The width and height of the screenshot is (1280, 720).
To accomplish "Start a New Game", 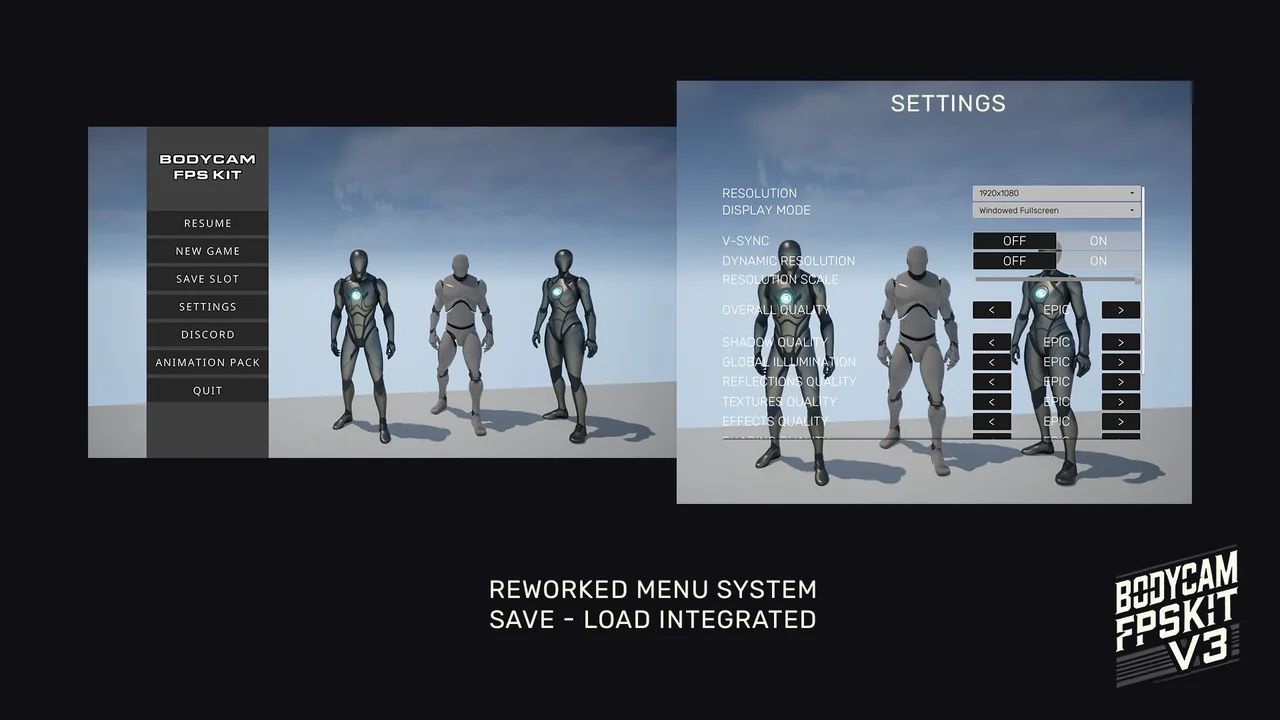I will pyautogui.click(x=207, y=251).
